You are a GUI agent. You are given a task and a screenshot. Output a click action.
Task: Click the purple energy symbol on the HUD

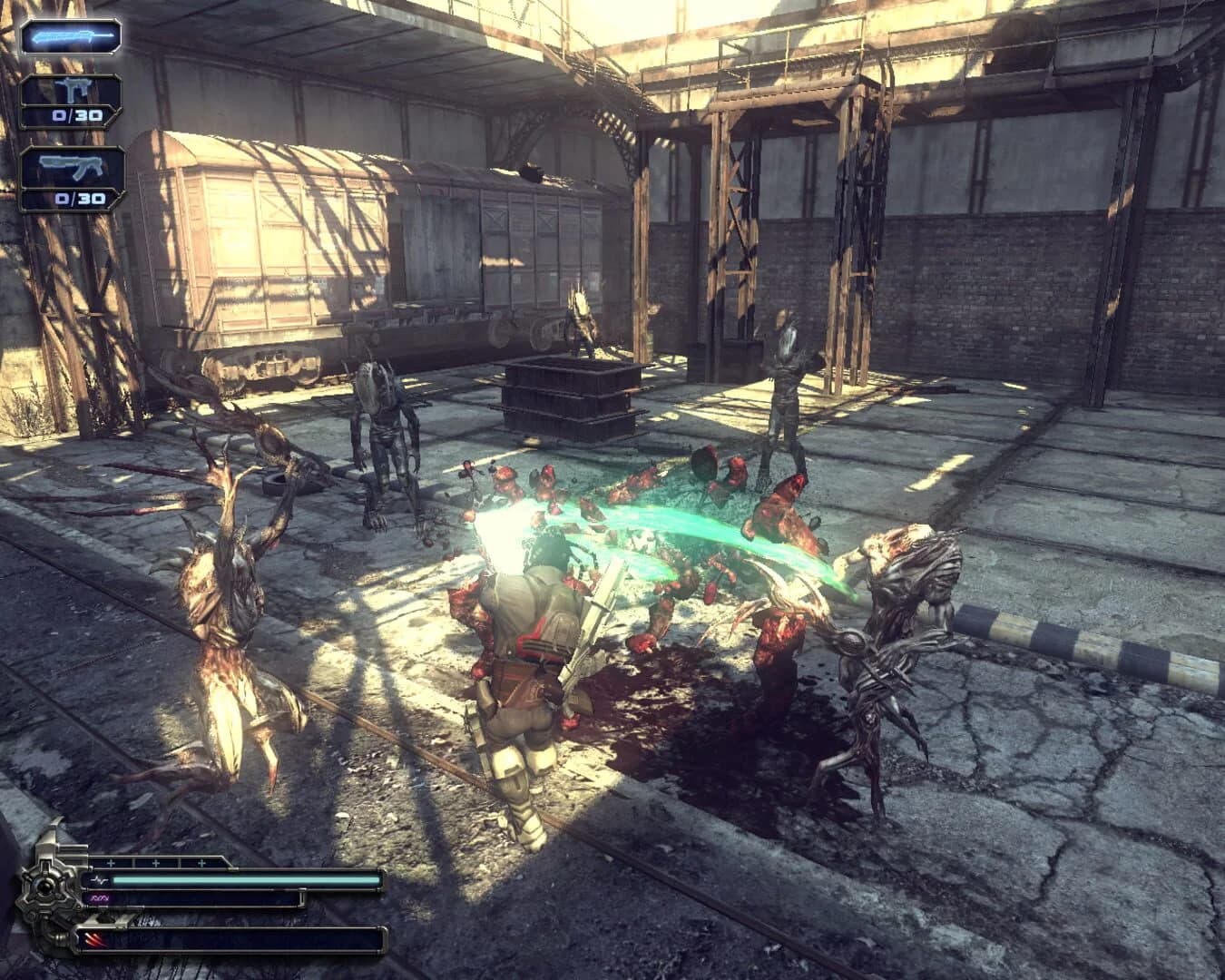[100, 898]
